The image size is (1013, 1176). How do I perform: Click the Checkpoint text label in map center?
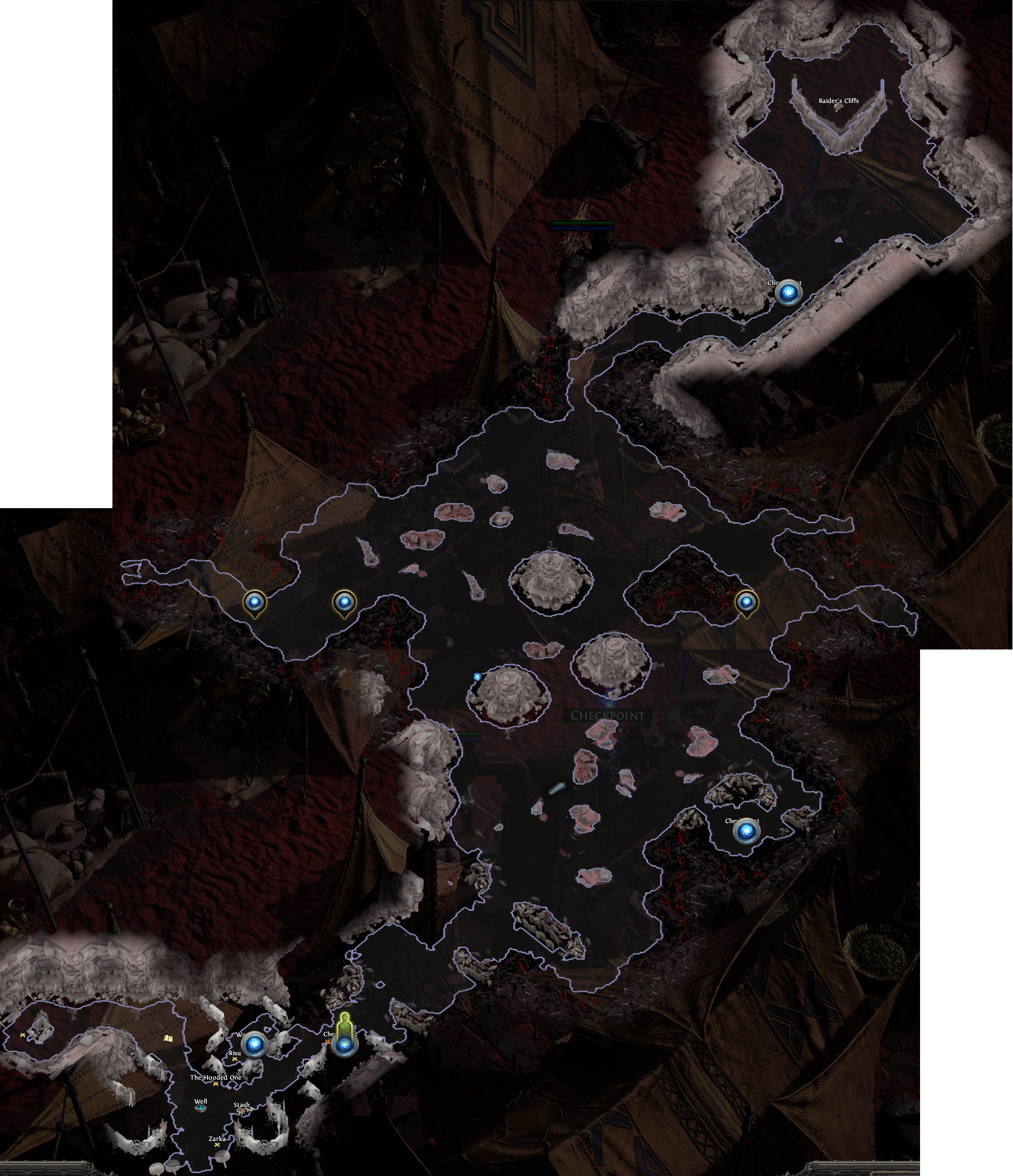(608, 715)
